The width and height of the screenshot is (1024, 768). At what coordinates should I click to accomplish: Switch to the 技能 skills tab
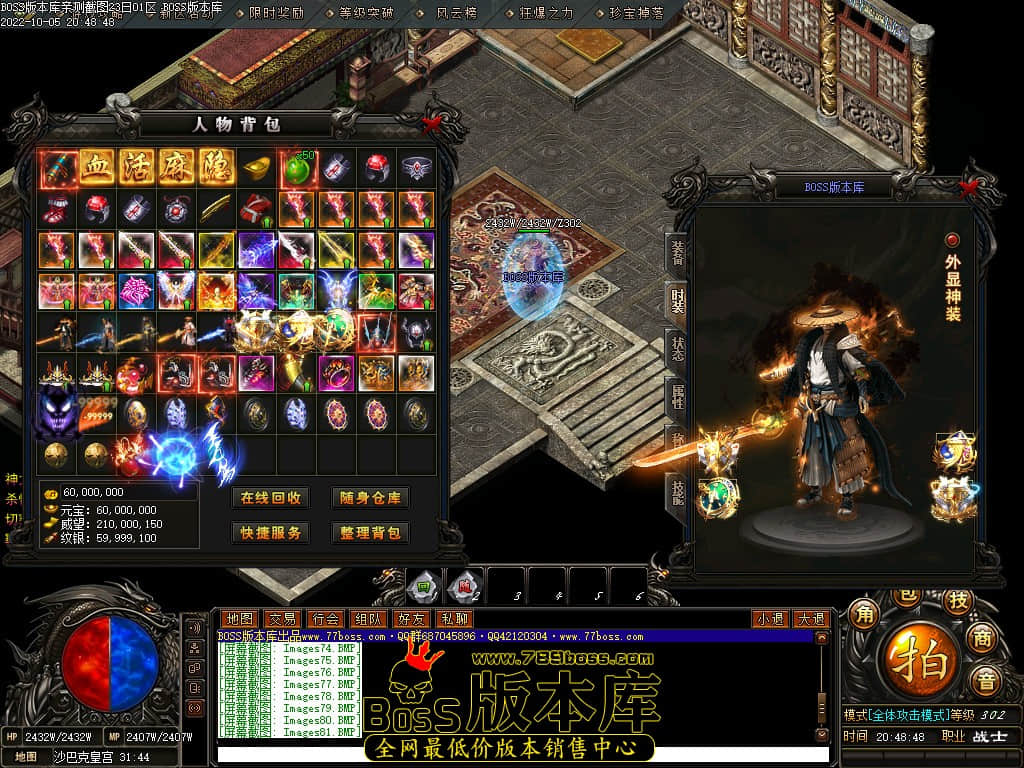coord(677,492)
